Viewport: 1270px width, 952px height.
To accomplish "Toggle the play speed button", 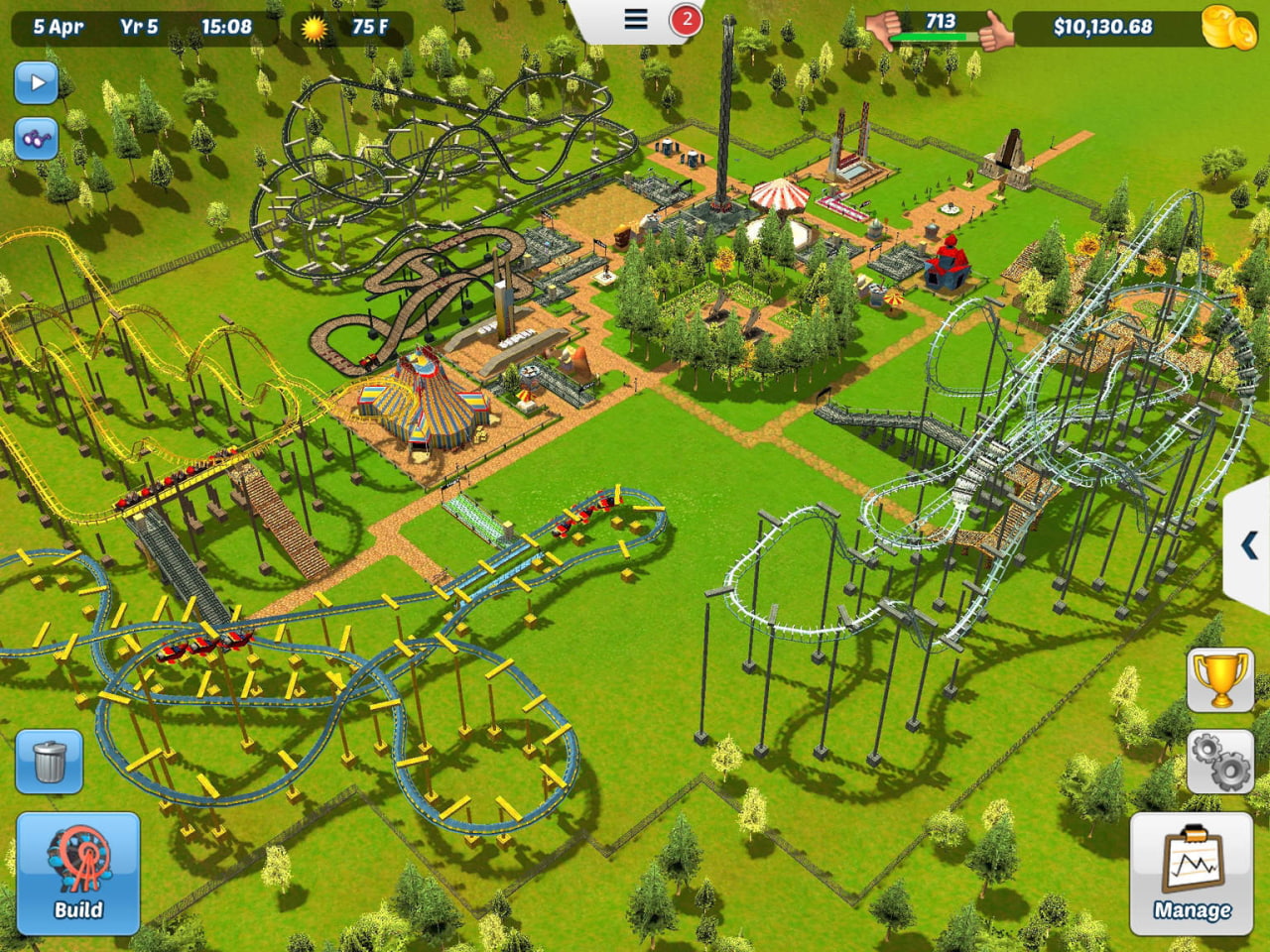I will [37, 82].
